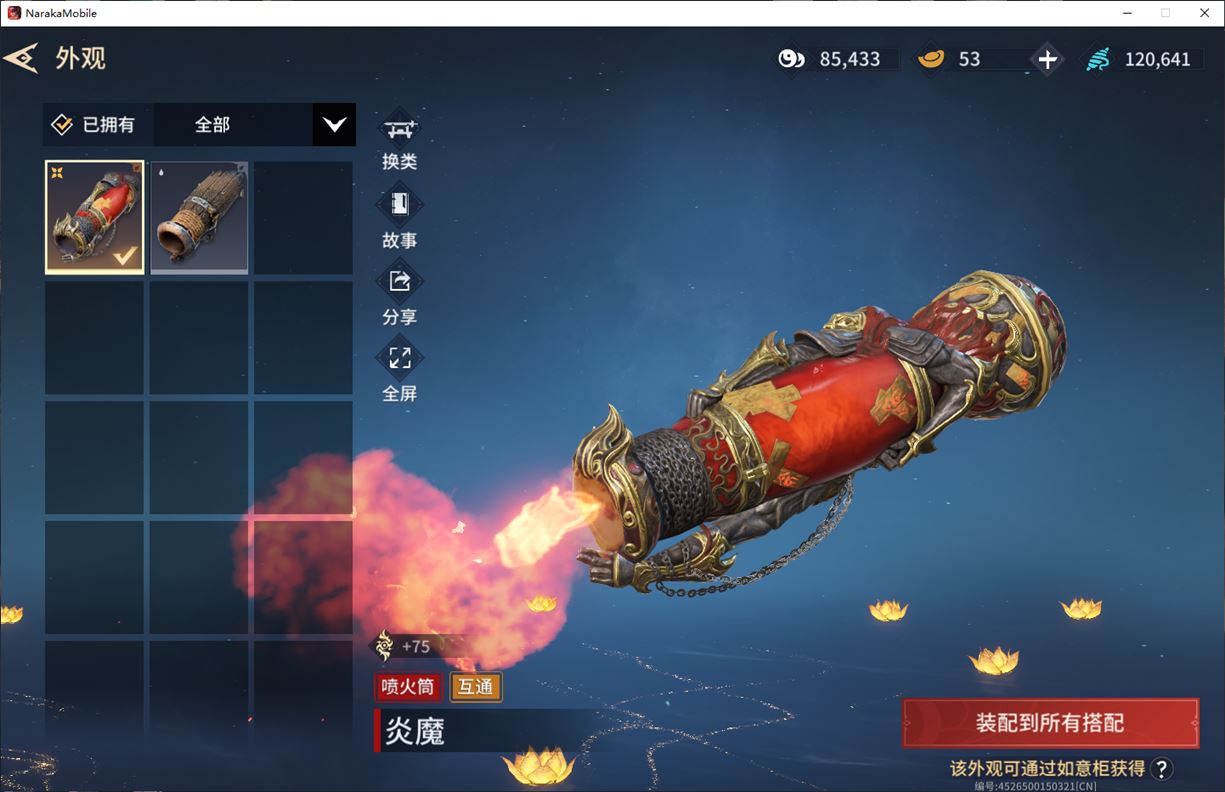Select the brown wooden flamethrower skin
1225x792 pixels.
coord(198,217)
